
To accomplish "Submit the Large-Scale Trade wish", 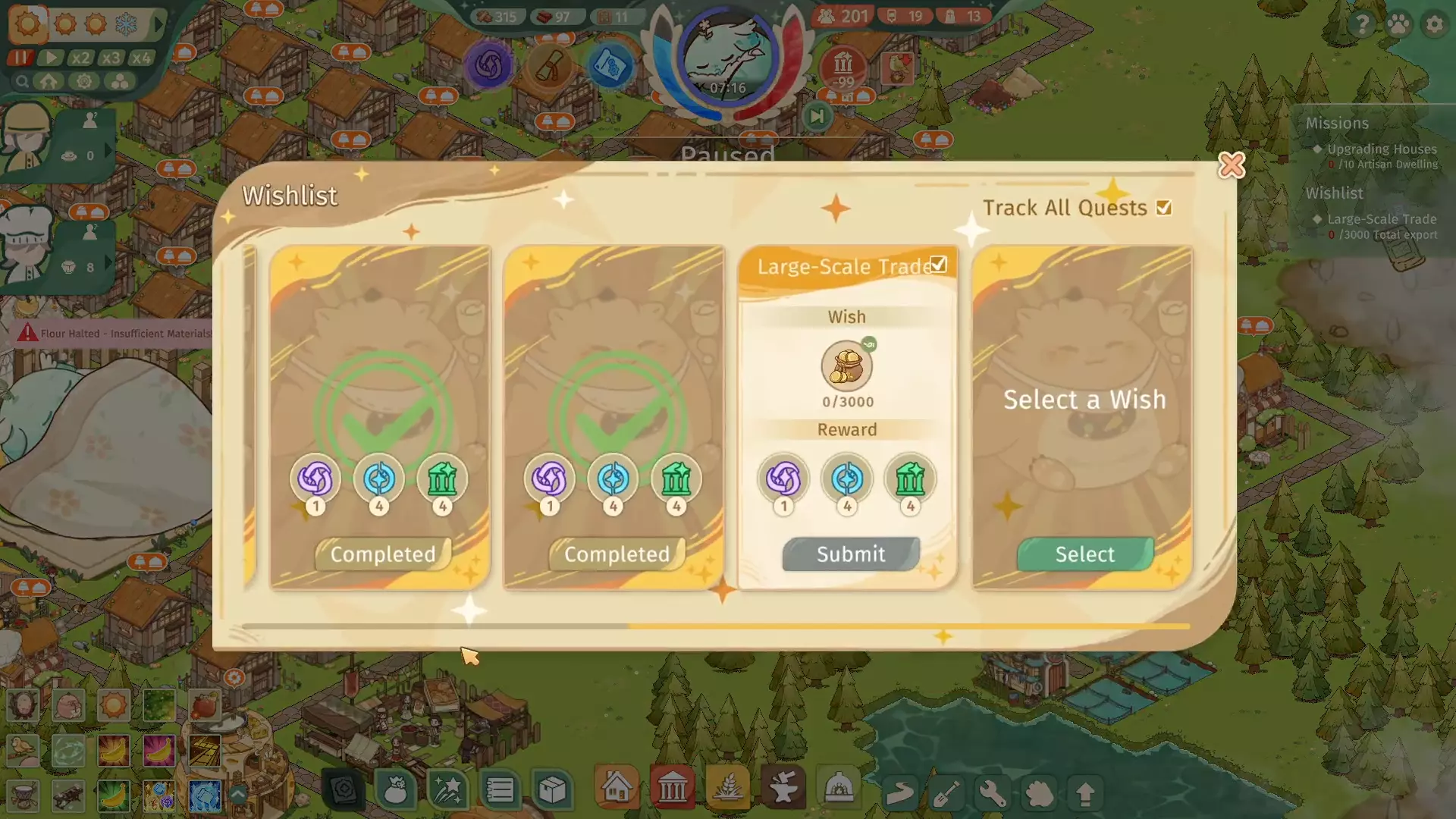I will coord(851,554).
